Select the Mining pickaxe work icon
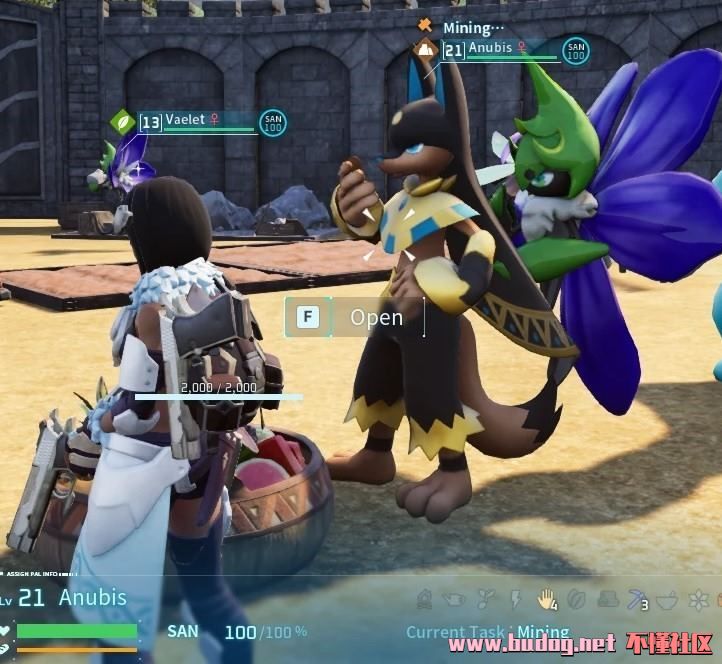 click(x=637, y=599)
